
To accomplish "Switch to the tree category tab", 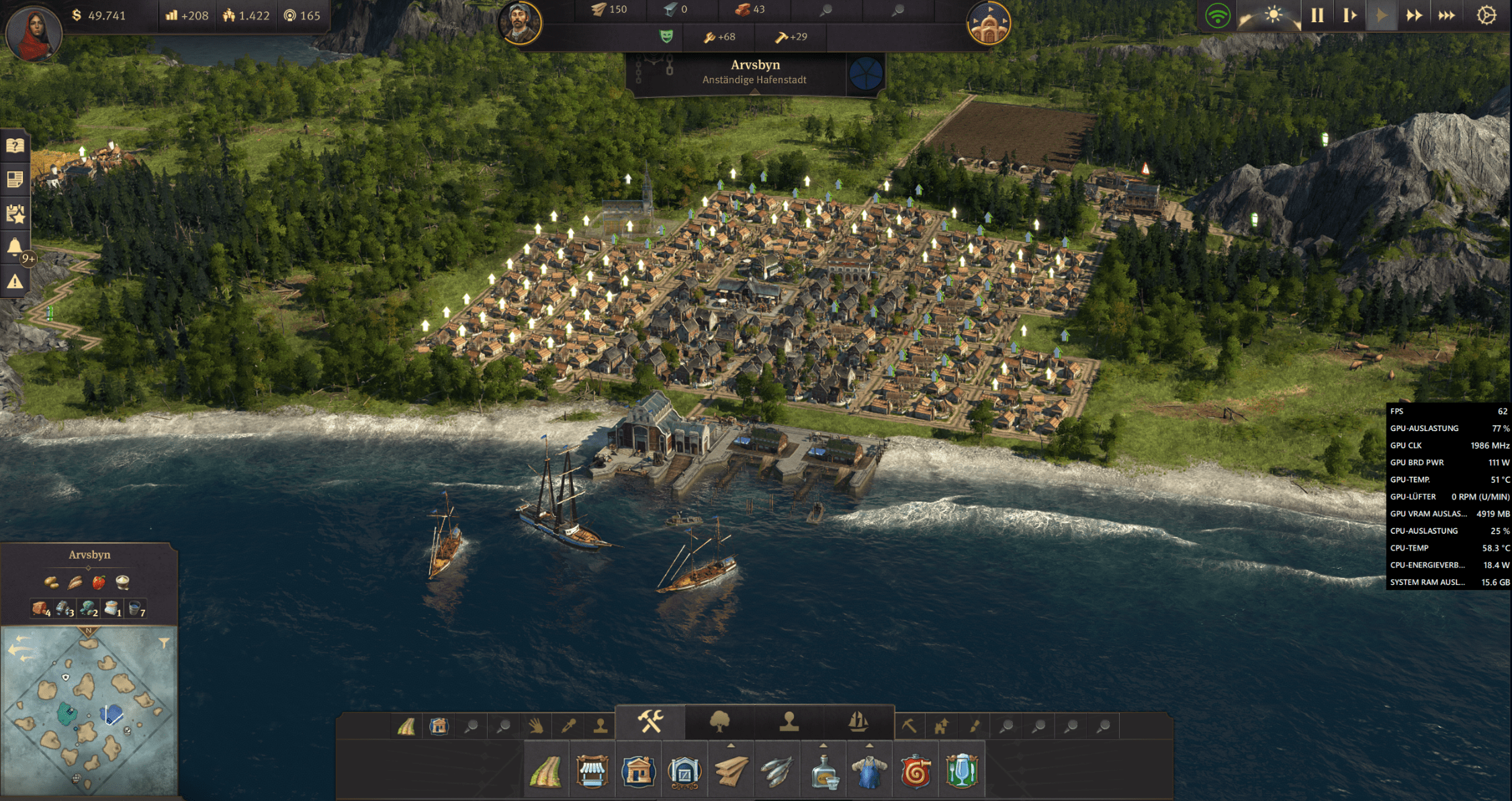I will click(x=719, y=722).
